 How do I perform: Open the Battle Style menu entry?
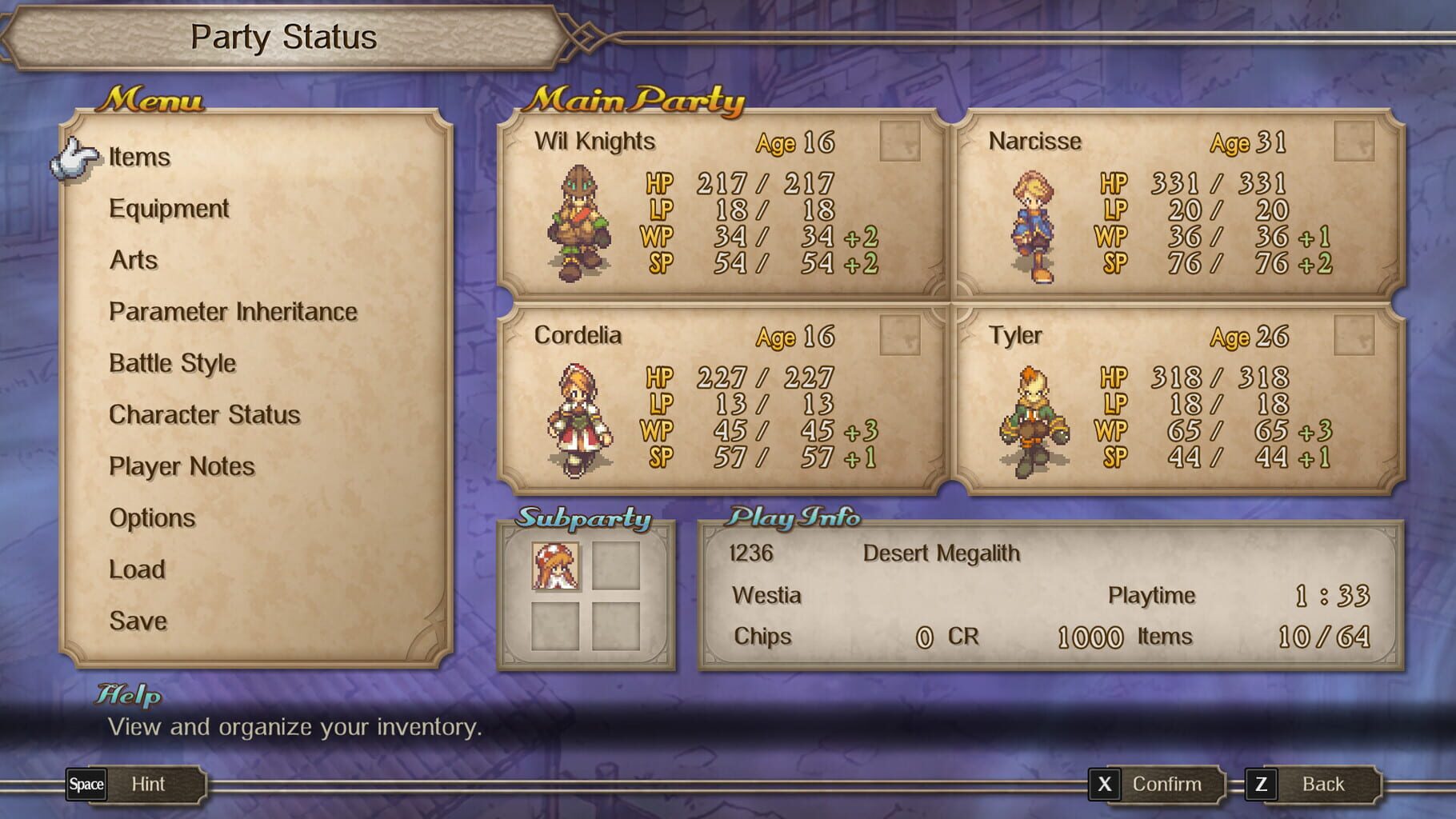point(172,363)
